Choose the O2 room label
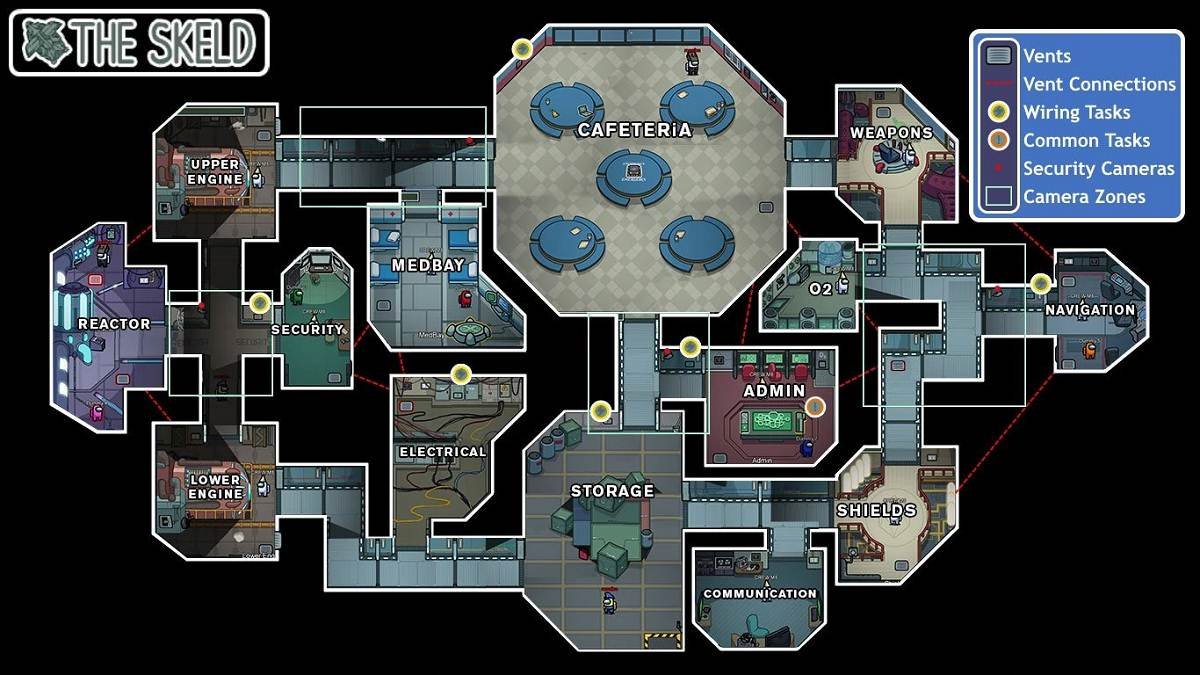Image resolution: width=1200 pixels, height=675 pixels. (x=820, y=289)
